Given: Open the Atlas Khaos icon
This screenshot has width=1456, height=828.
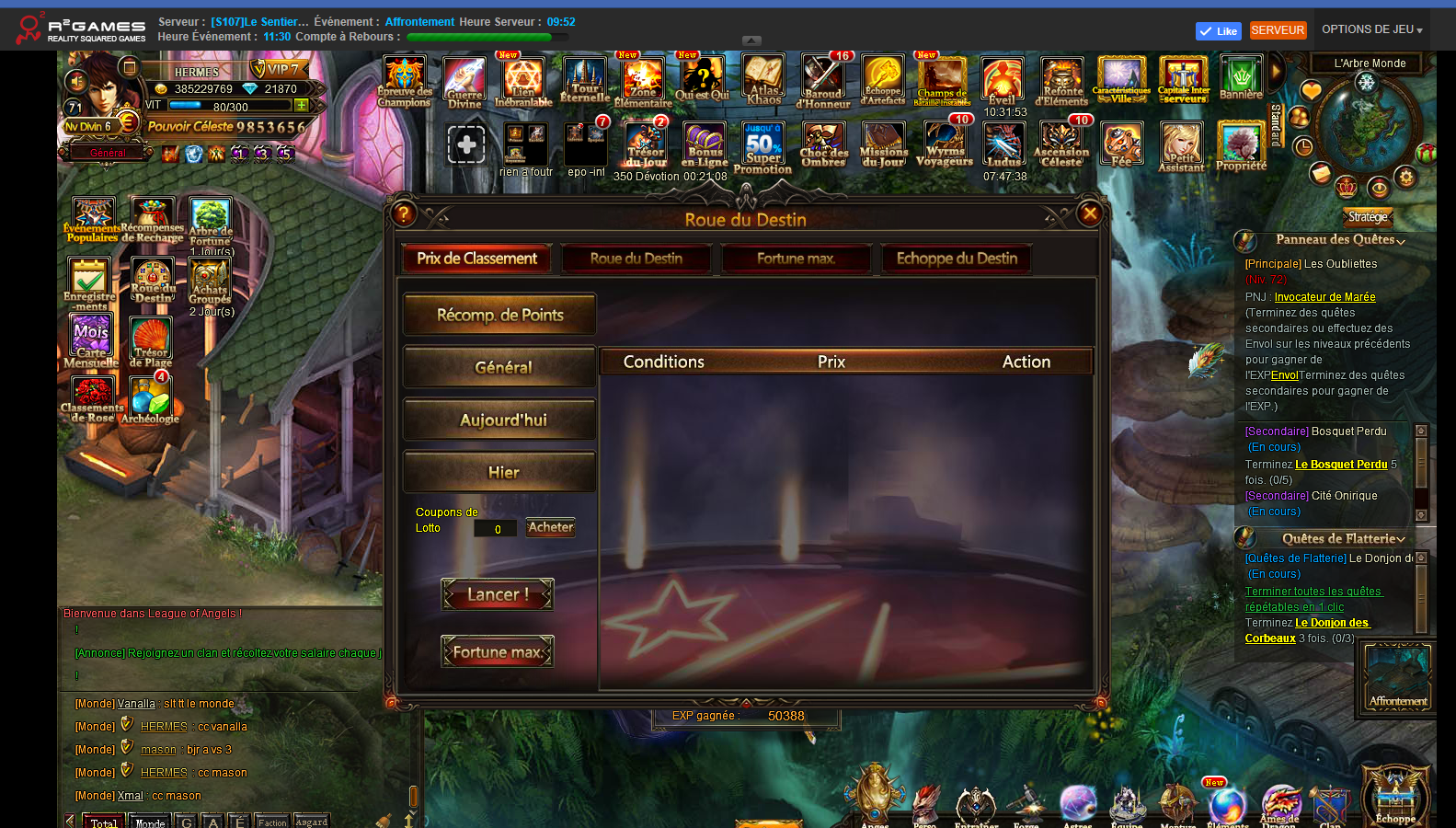Looking at the screenshot, I should point(763,81).
